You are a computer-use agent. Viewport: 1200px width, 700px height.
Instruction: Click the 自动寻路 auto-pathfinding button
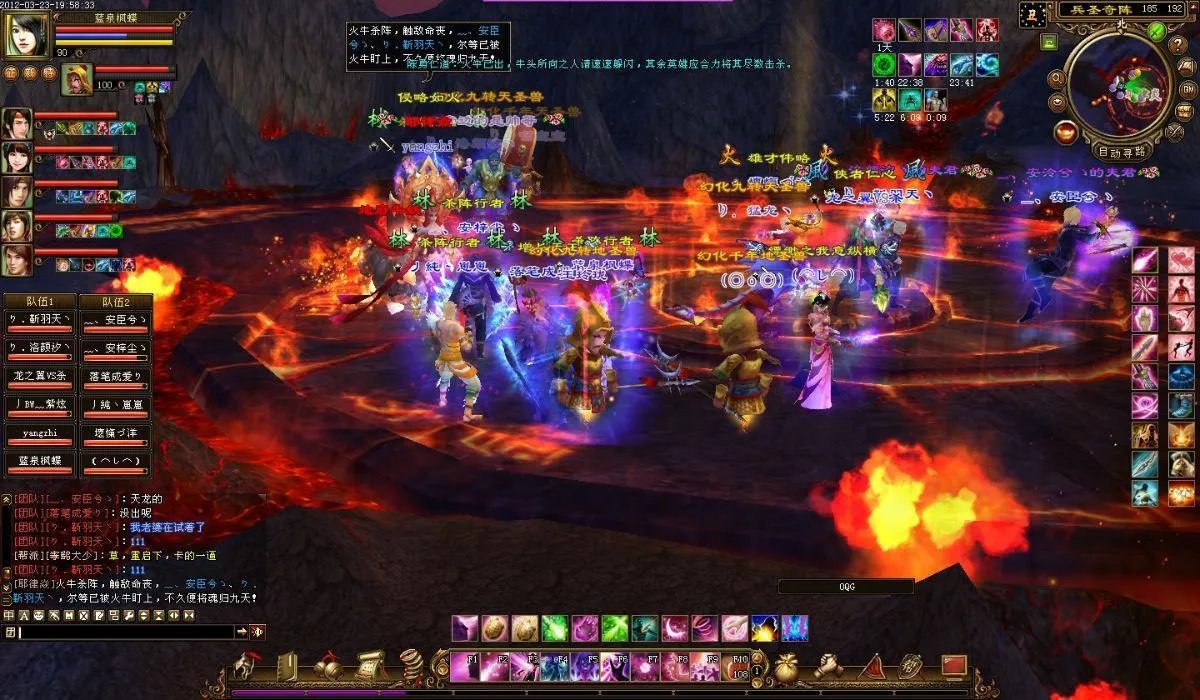pyautogui.click(x=1121, y=152)
